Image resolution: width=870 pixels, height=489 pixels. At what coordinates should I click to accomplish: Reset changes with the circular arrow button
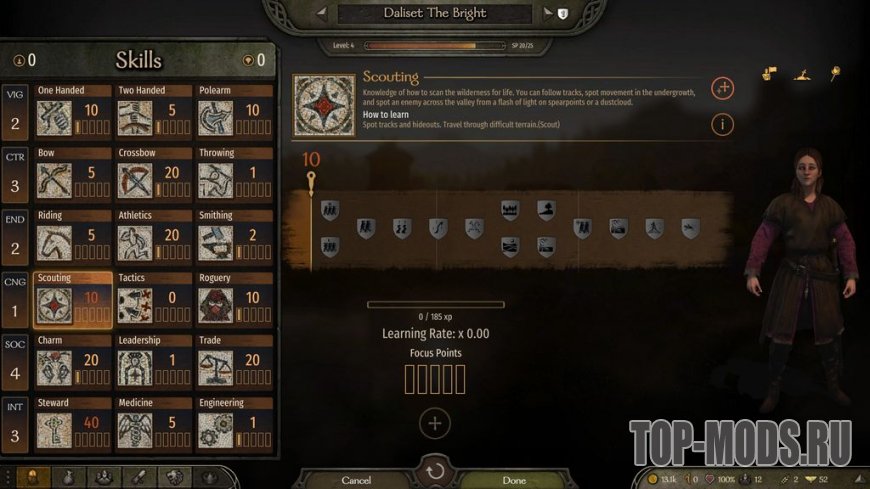[x=435, y=472]
